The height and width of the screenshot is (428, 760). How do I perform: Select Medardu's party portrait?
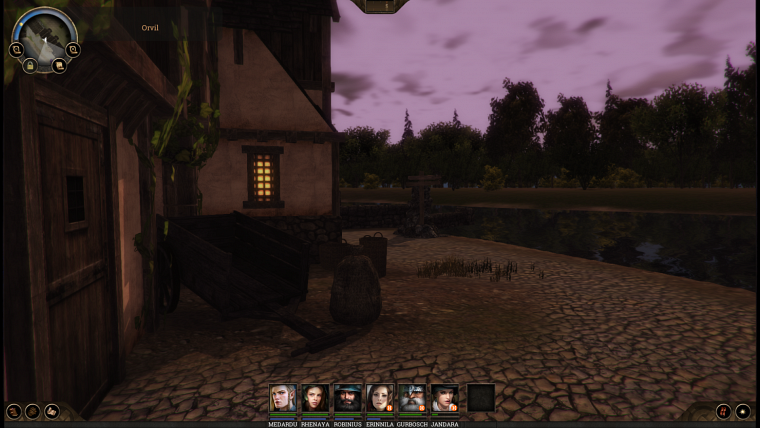[x=283, y=398]
